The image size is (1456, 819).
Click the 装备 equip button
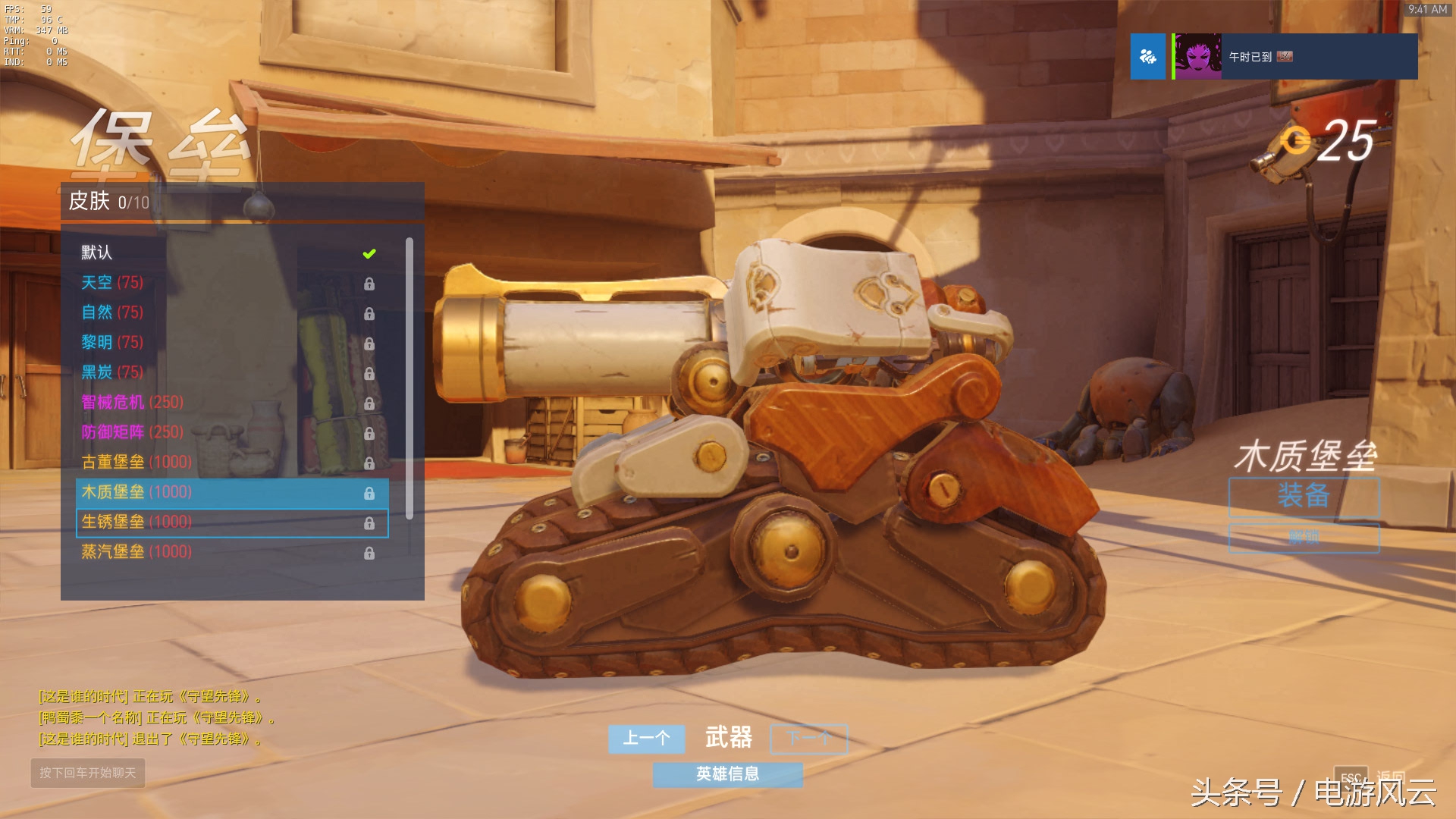click(1304, 497)
